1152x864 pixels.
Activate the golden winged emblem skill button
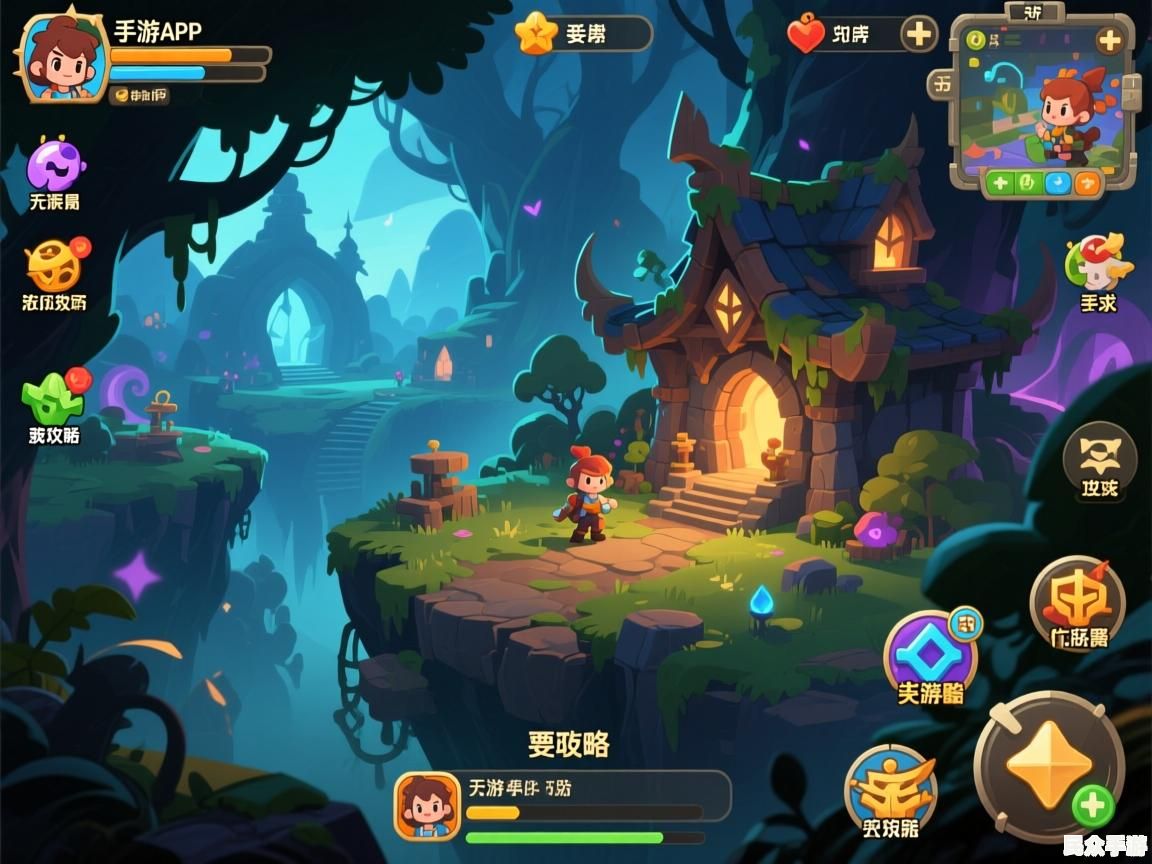(890, 789)
